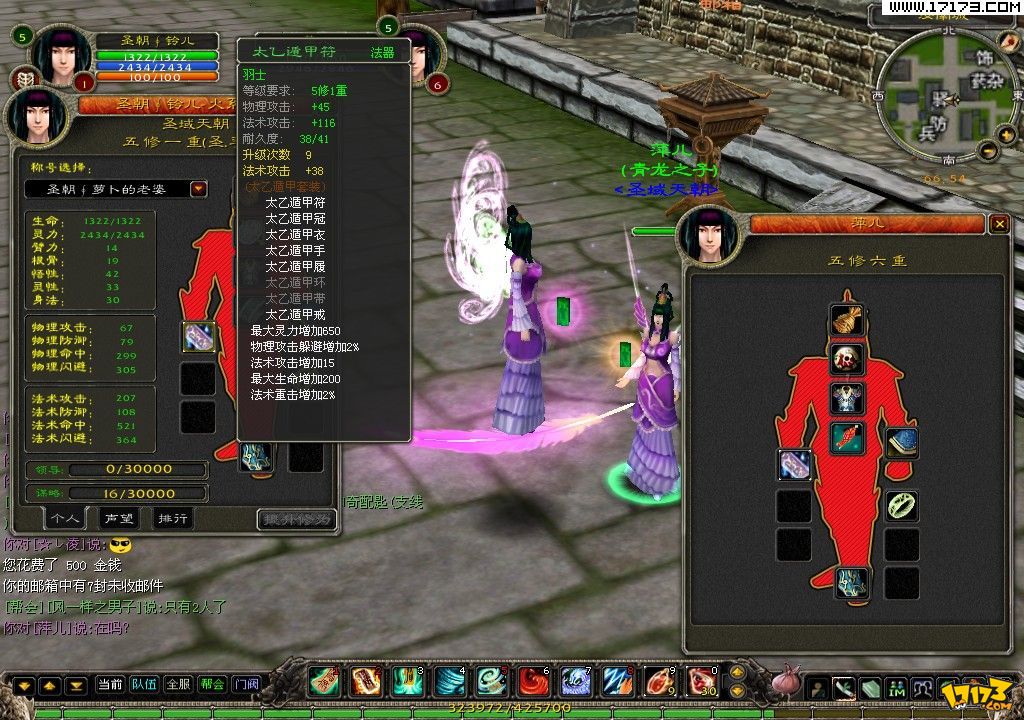
Task: Switch chat to 队伍 team channel
Action: (144, 685)
